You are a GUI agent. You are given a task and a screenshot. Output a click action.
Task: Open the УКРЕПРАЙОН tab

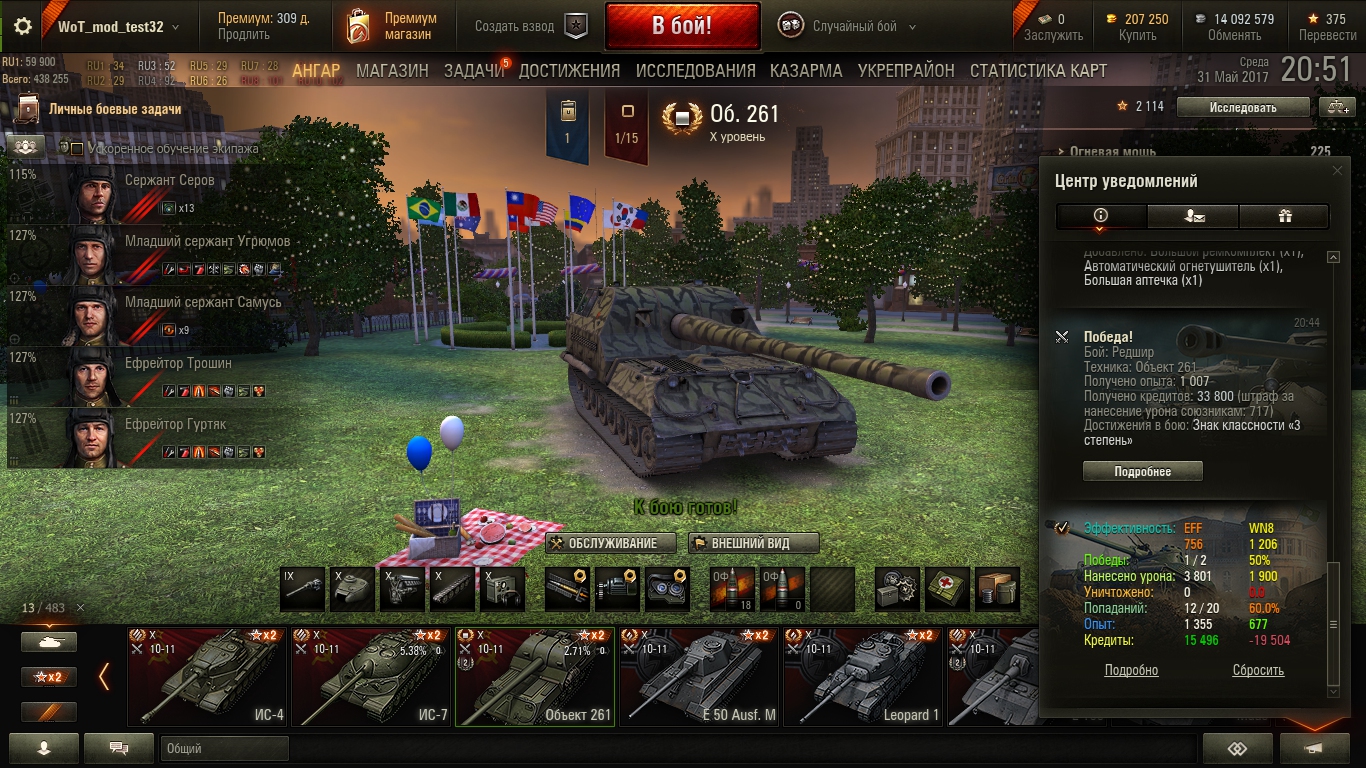click(x=906, y=71)
